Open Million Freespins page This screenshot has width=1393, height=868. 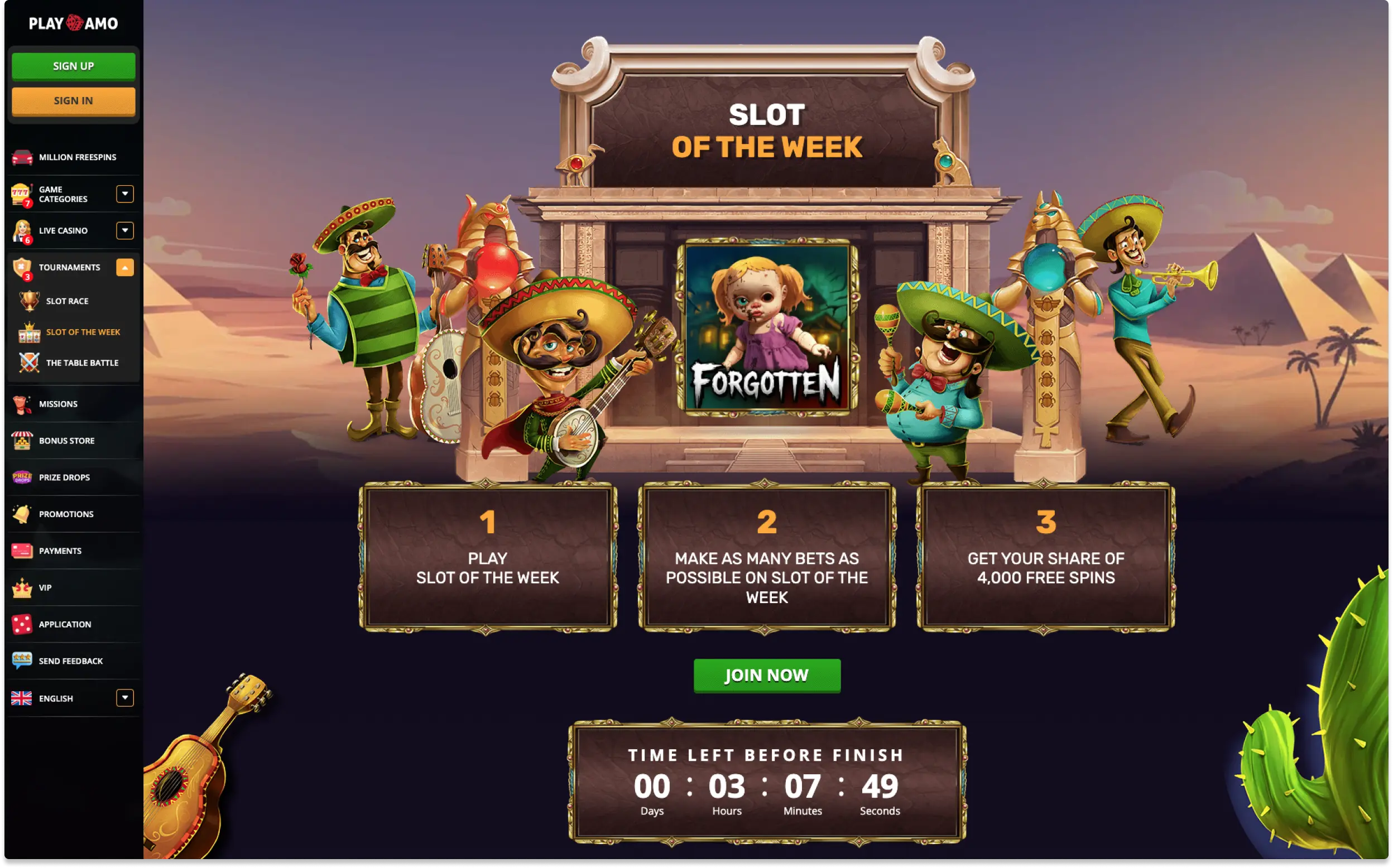pos(77,157)
